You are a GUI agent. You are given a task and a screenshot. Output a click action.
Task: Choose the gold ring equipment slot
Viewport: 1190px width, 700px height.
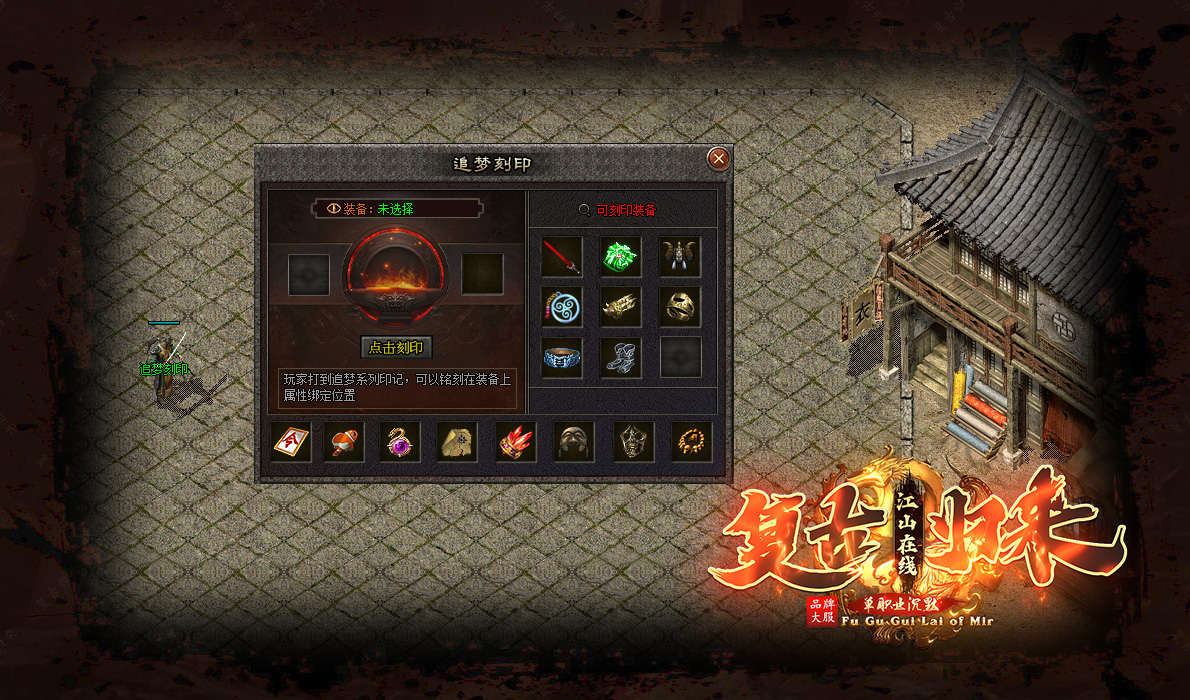pos(680,307)
